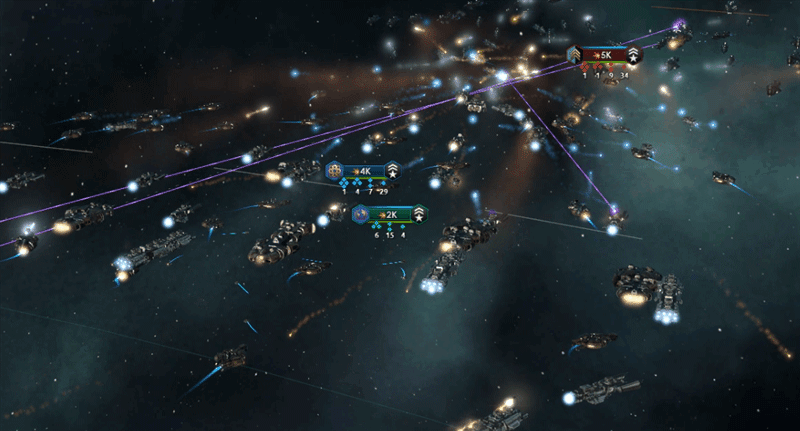This screenshot has height=431, width=800.
Task: Select the green 2K fleet label
Action: 388,214
